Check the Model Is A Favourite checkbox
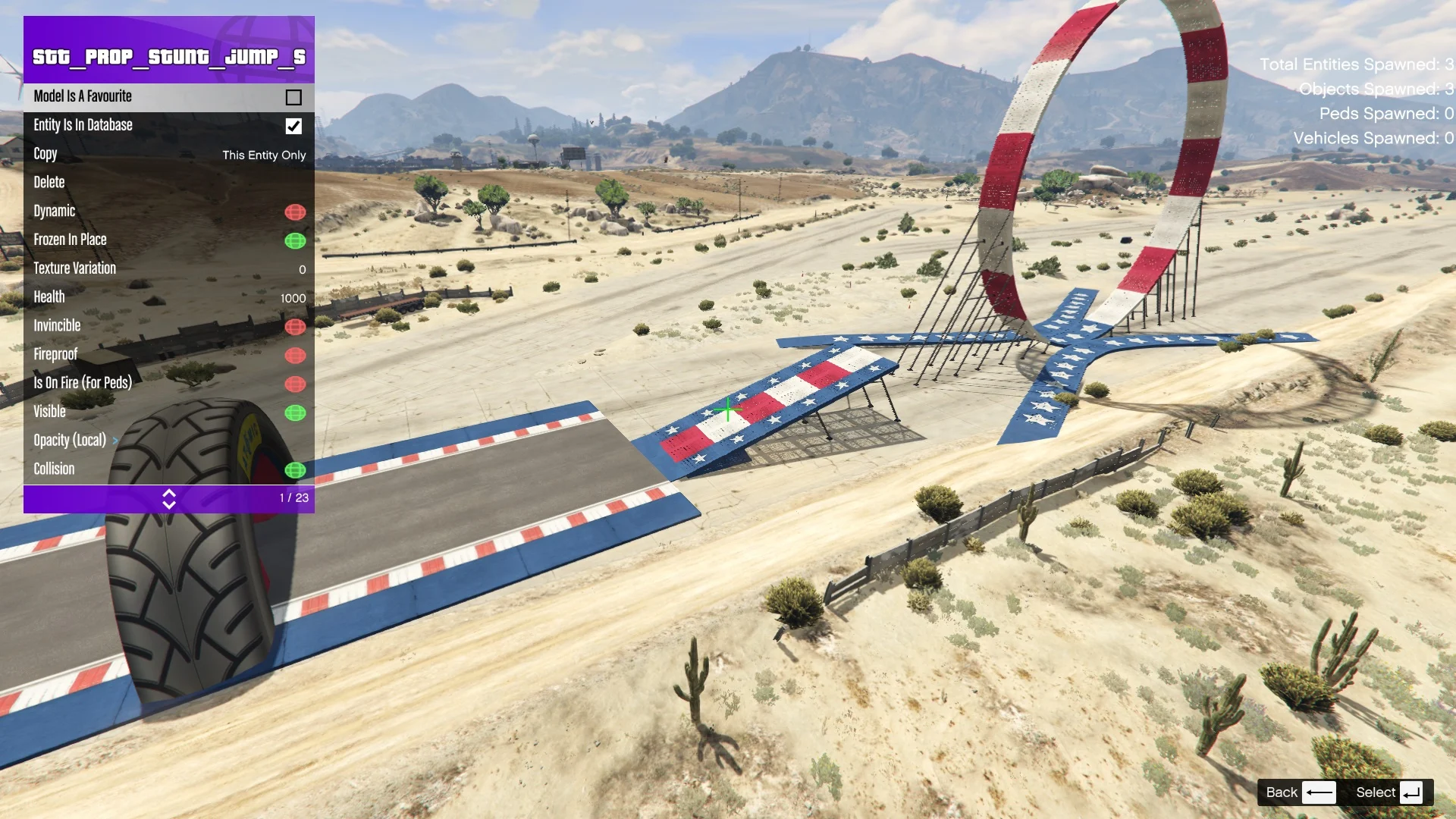 (x=293, y=97)
